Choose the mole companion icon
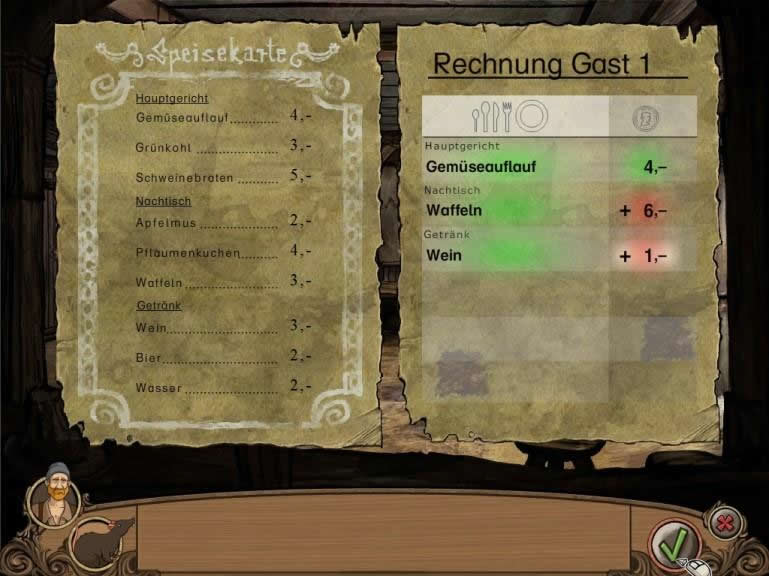The height and width of the screenshot is (576, 769). click(102, 541)
